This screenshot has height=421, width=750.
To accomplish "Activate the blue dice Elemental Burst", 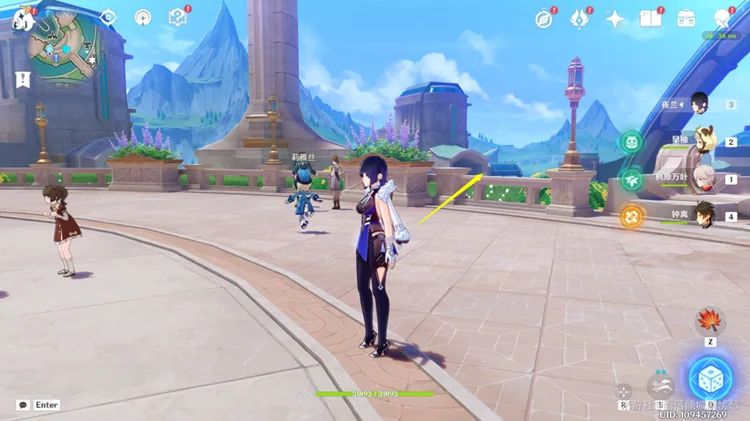I will coord(709,377).
